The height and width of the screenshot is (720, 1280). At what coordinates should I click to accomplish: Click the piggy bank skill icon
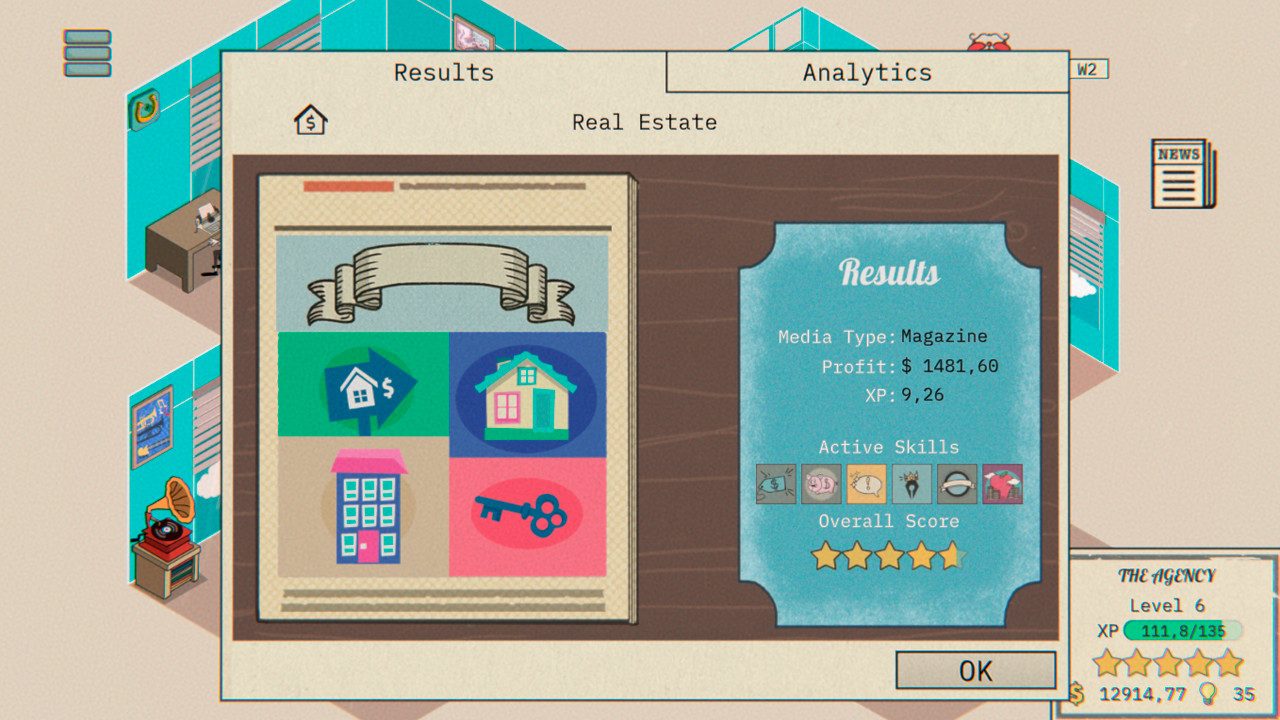click(x=820, y=484)
